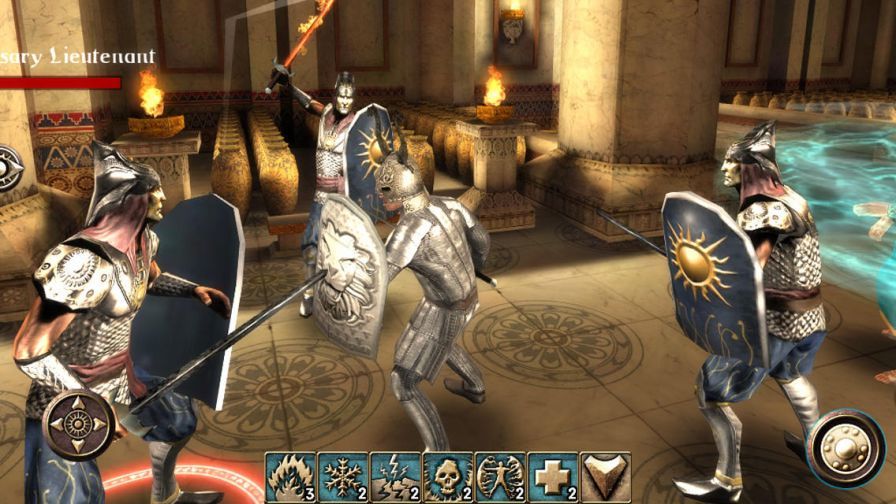Use the lightning bolt spell

click(396, 477)
